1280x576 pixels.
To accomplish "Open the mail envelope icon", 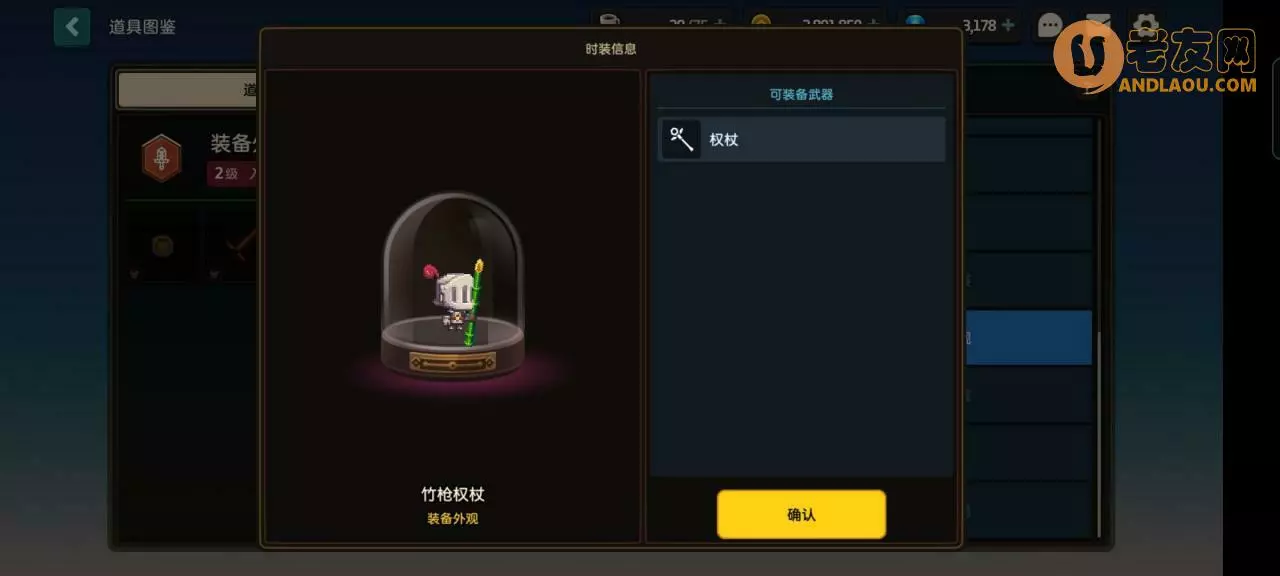I will click(1098, 25).
